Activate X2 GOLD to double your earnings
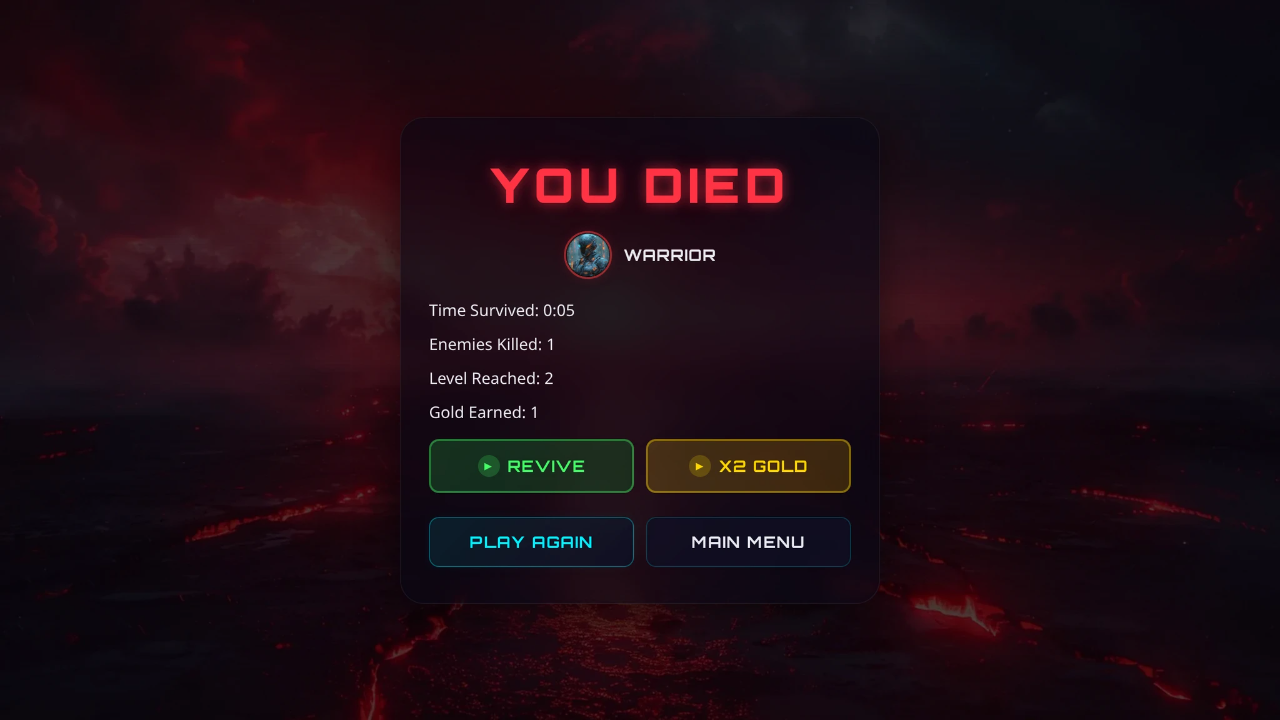 tap(748, 466)
